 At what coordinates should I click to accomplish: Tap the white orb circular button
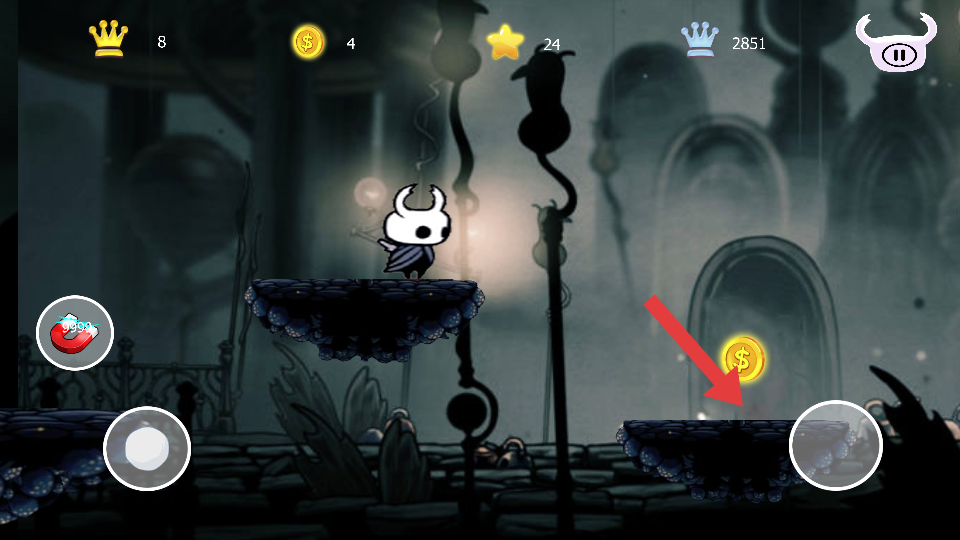147,448
